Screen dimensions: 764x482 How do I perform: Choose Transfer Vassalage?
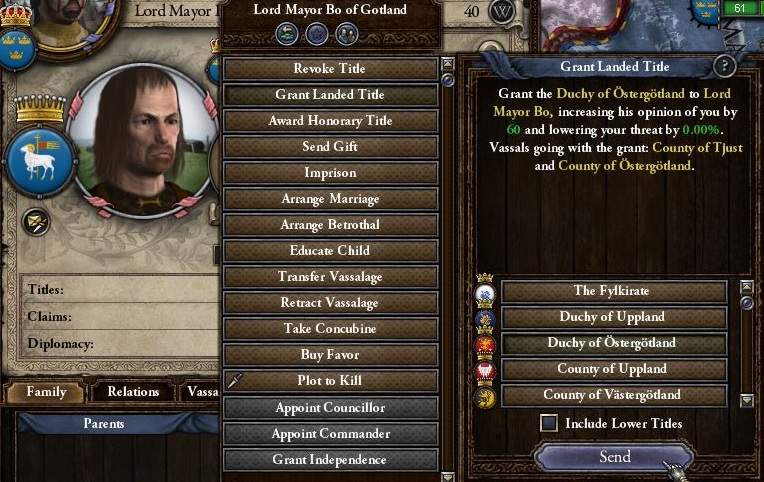pos(330,277)
